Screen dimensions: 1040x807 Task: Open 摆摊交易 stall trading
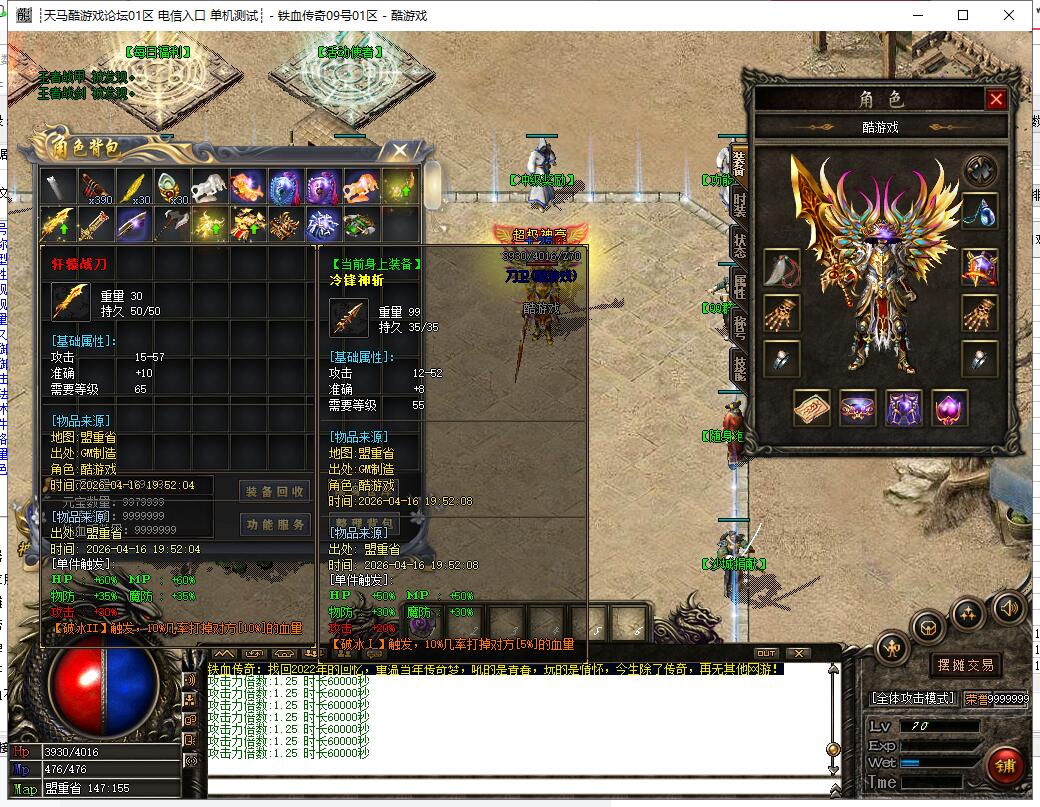click(x=965, y=665)
